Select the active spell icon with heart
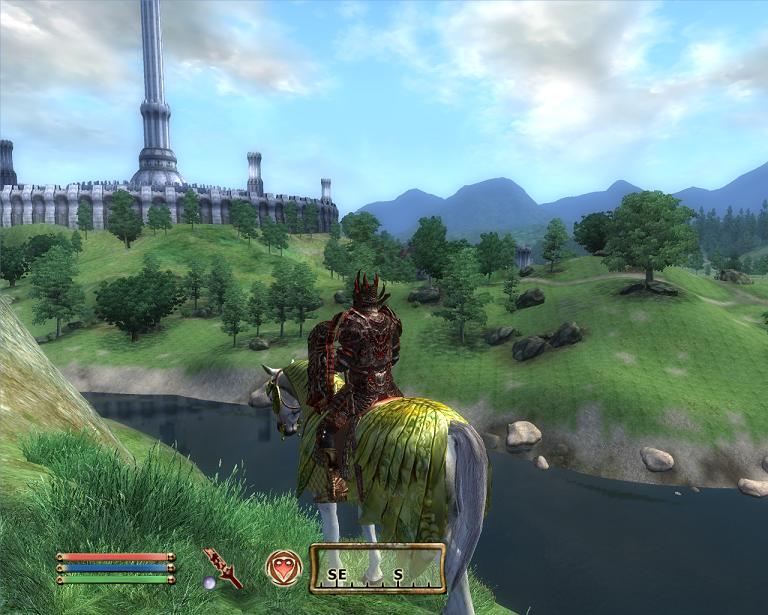The width and height of the screenshot is (768, 615). pyautogui.click(x=283, y=568)
